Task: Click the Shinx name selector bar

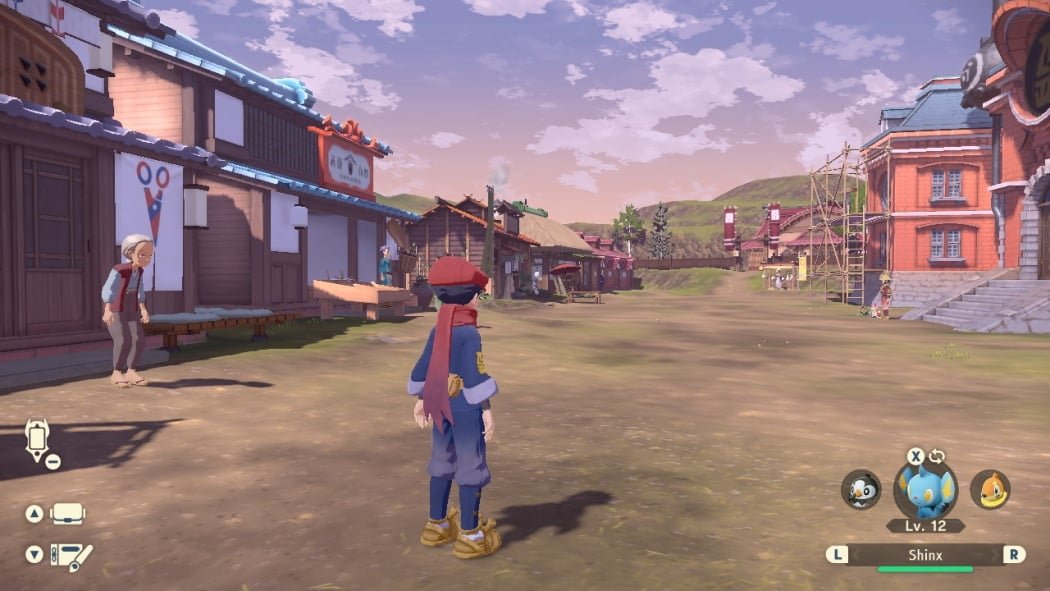Action: tap(925, 555)
